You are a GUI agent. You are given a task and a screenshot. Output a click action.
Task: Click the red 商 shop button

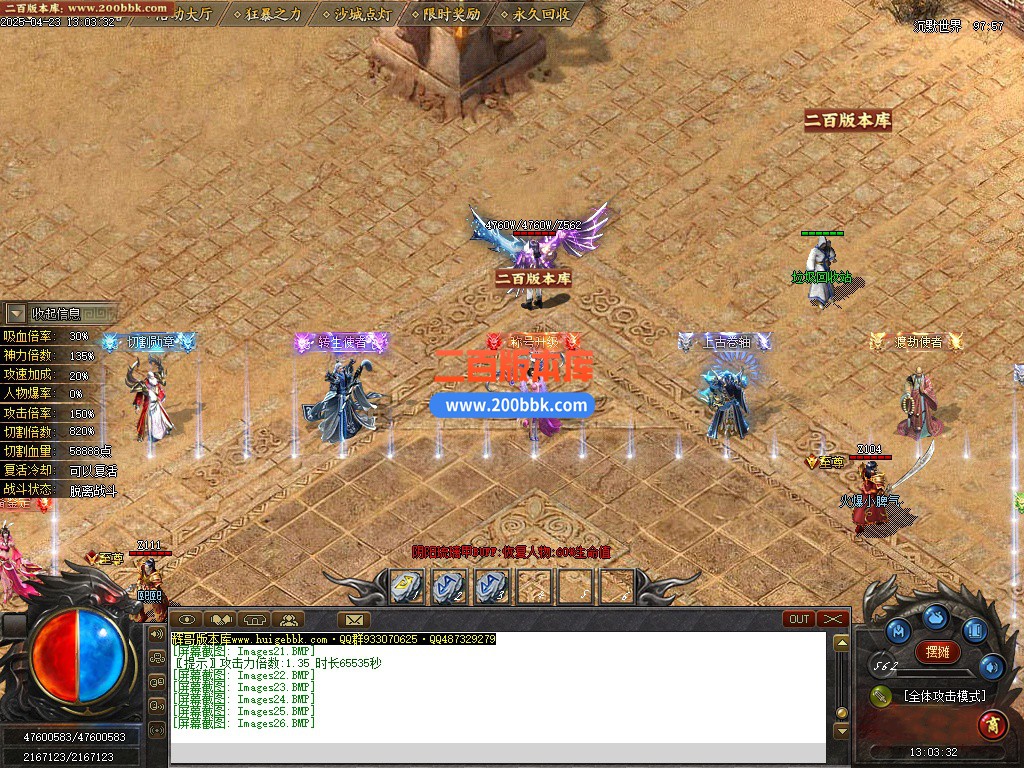(x=992, y=722)
